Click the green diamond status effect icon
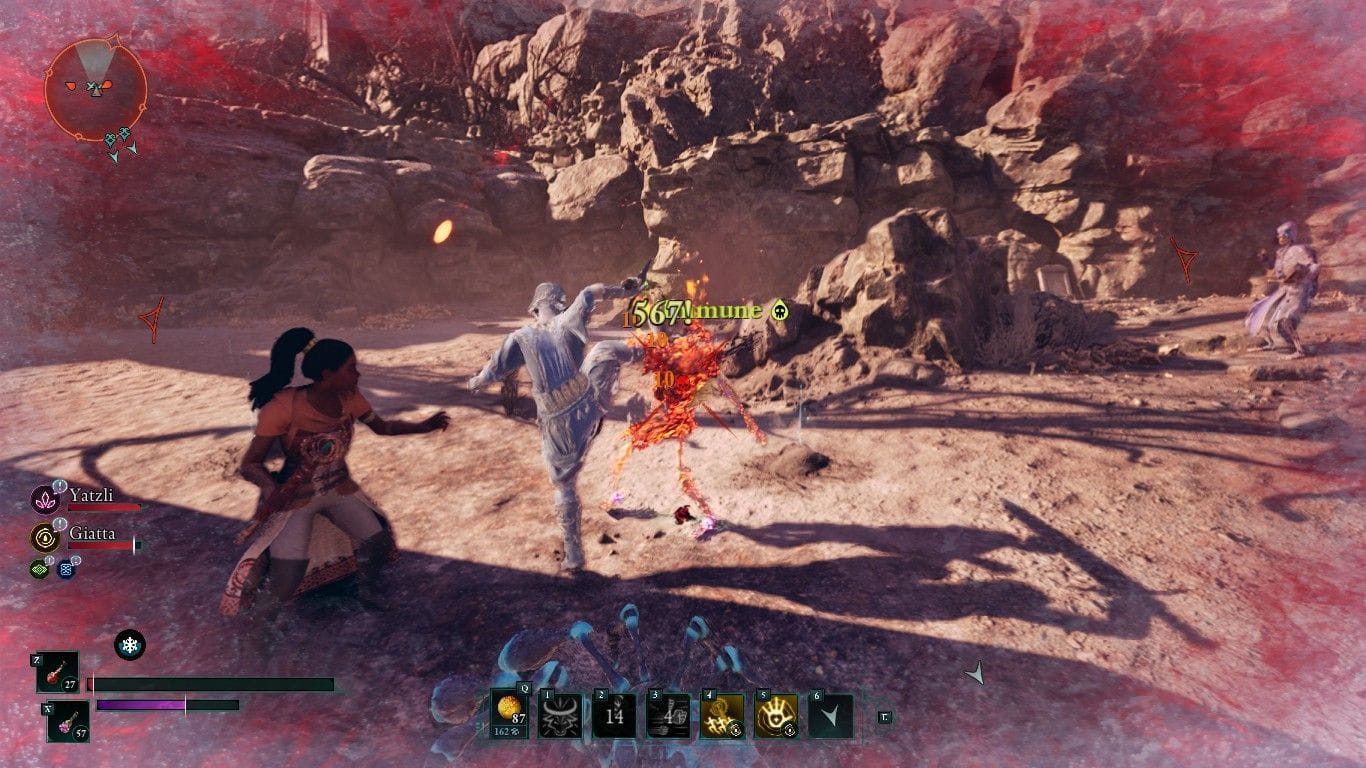This screenshot has height=768, width=1366. coord(39,568)
